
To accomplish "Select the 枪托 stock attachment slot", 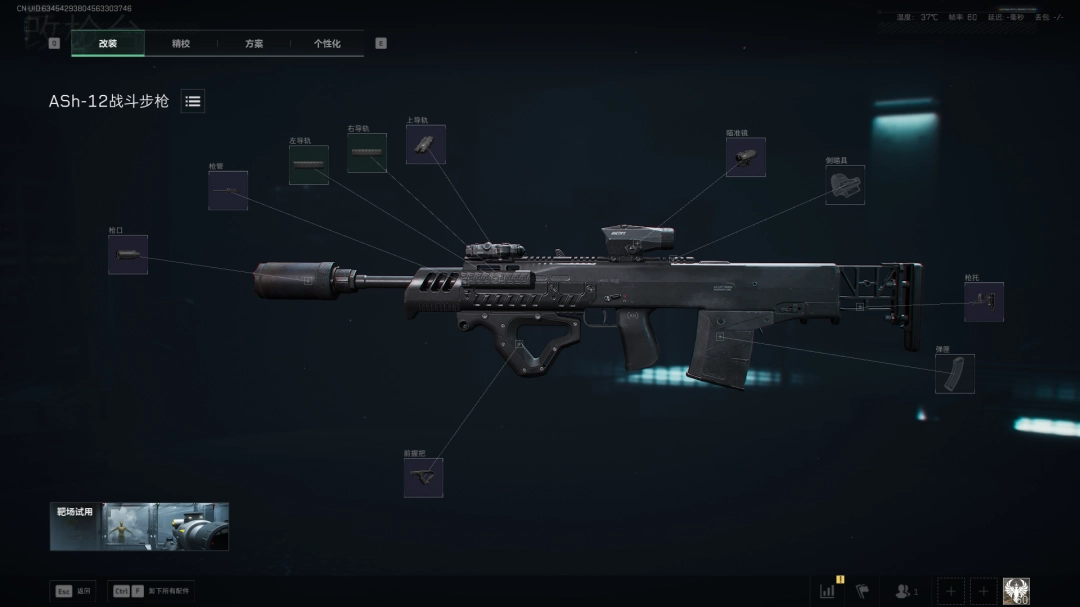I will click(x=984, y=302).
